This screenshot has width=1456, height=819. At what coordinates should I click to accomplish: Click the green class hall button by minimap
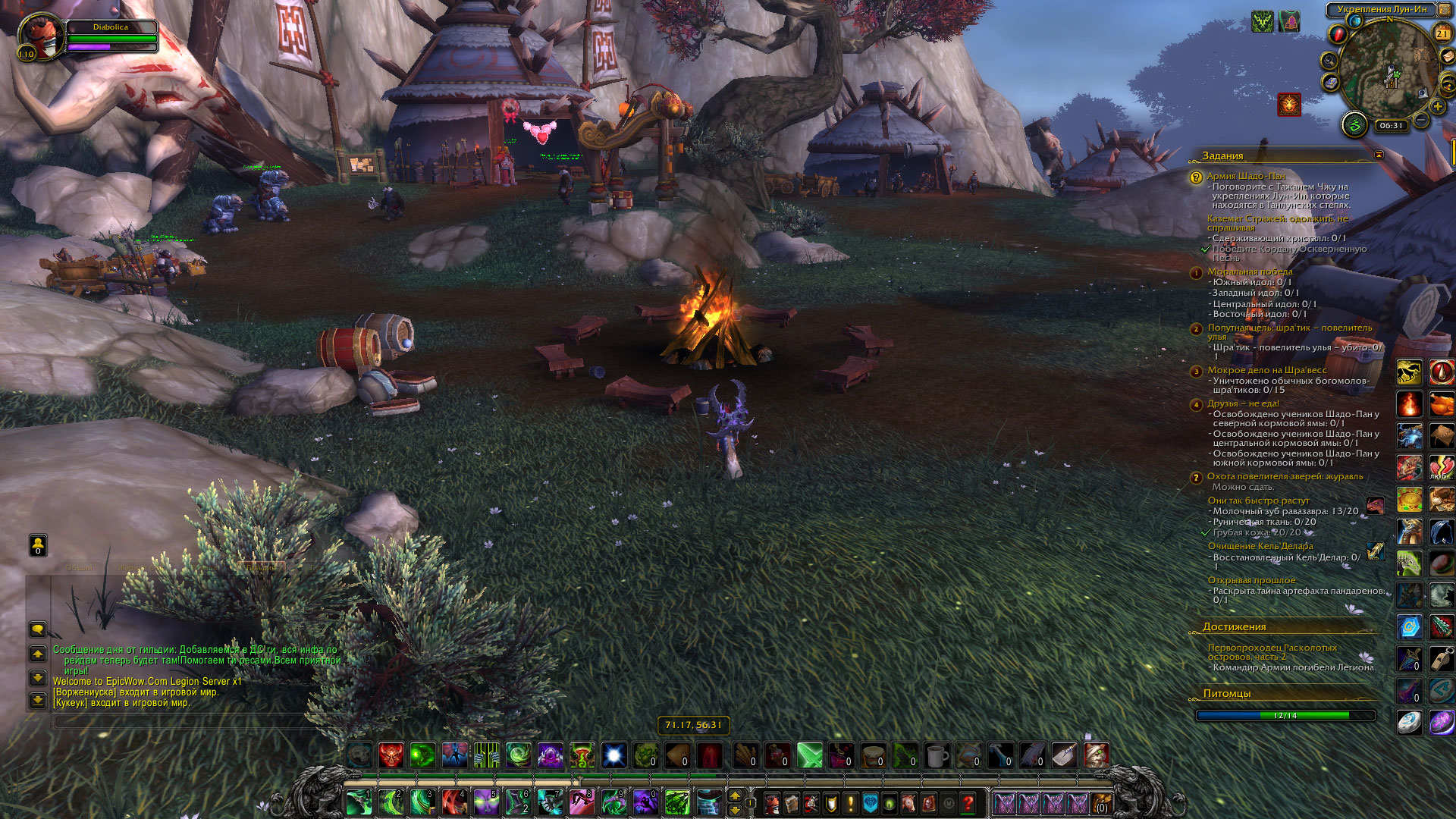pyautogui.click(x=1354, y=124)
